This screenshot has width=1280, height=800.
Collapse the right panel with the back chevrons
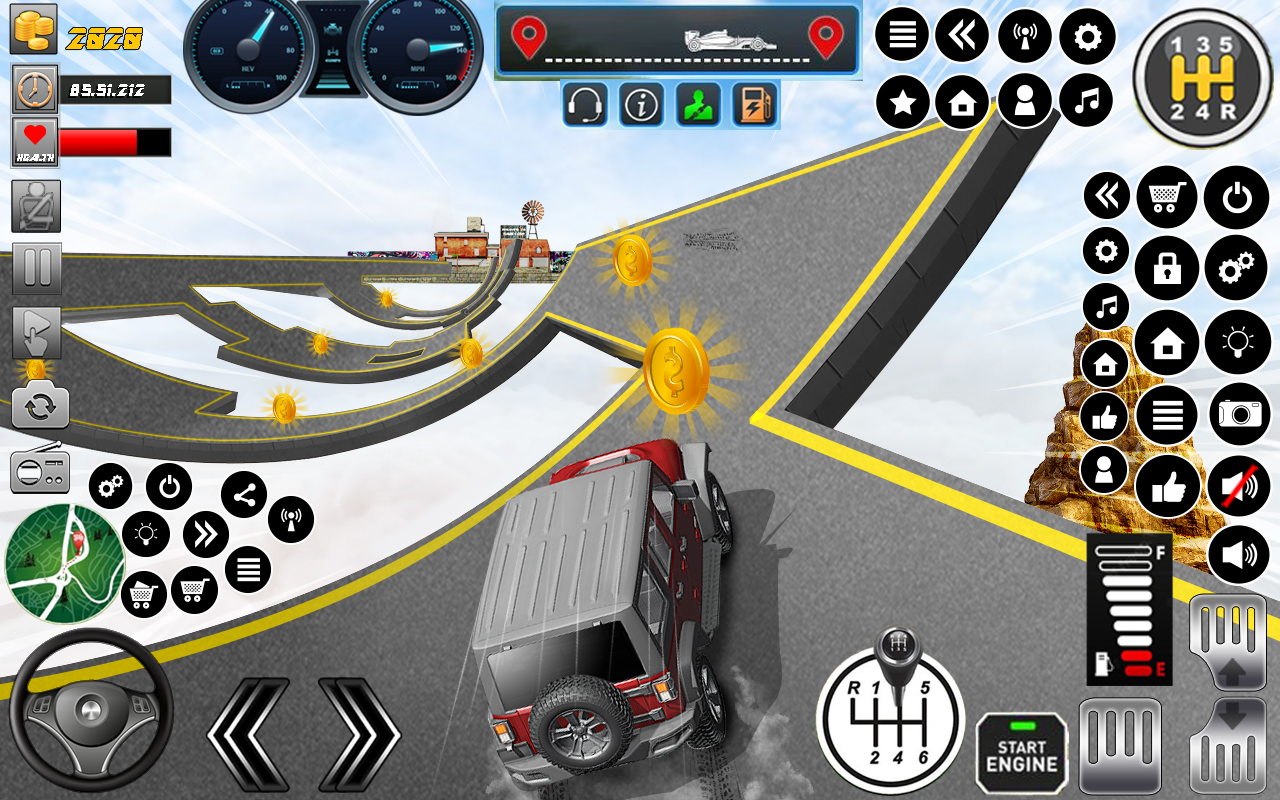pos(1105,196)
